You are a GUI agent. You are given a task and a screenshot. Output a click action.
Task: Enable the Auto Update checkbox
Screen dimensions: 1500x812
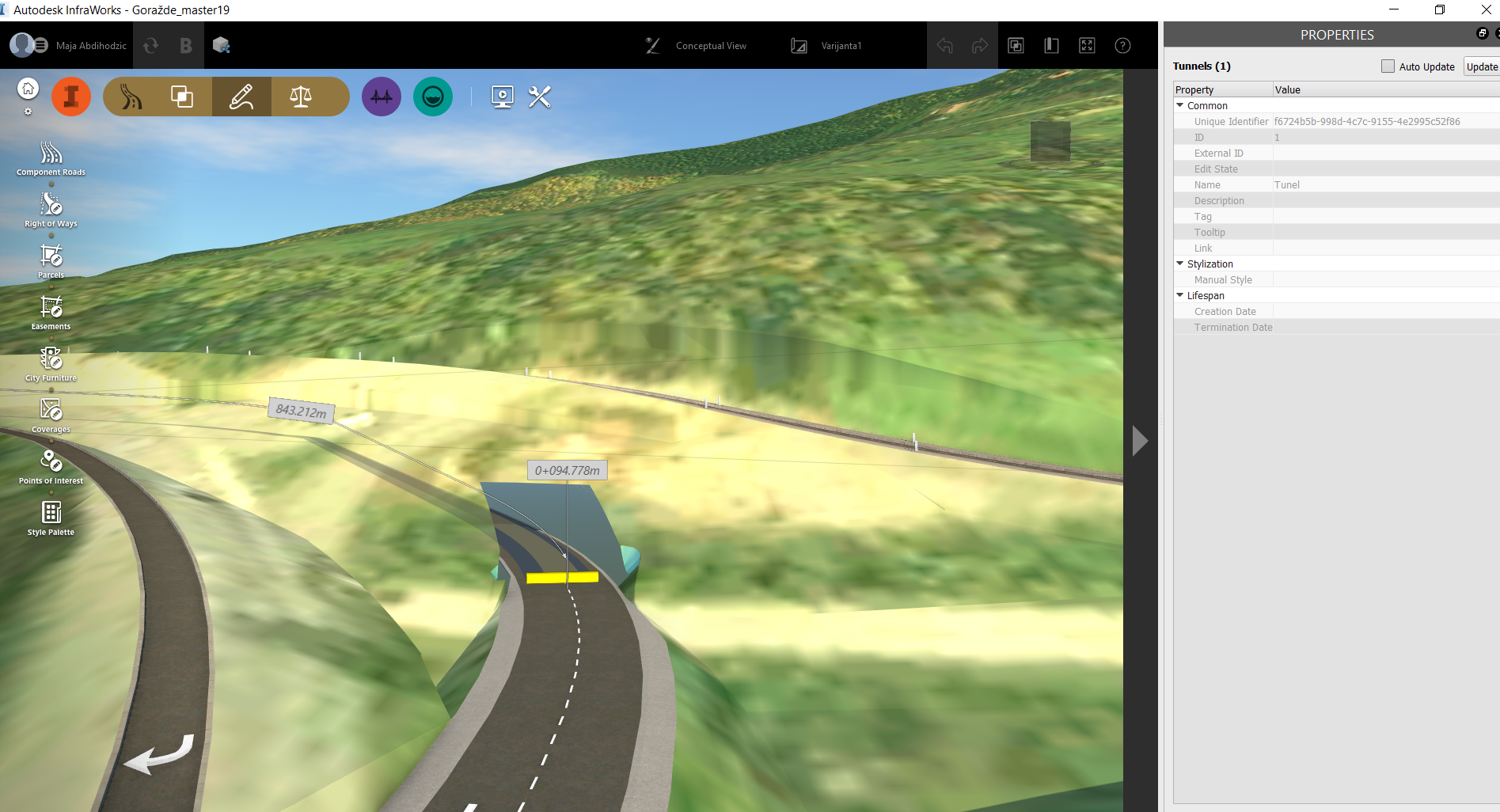(1388, 66)
